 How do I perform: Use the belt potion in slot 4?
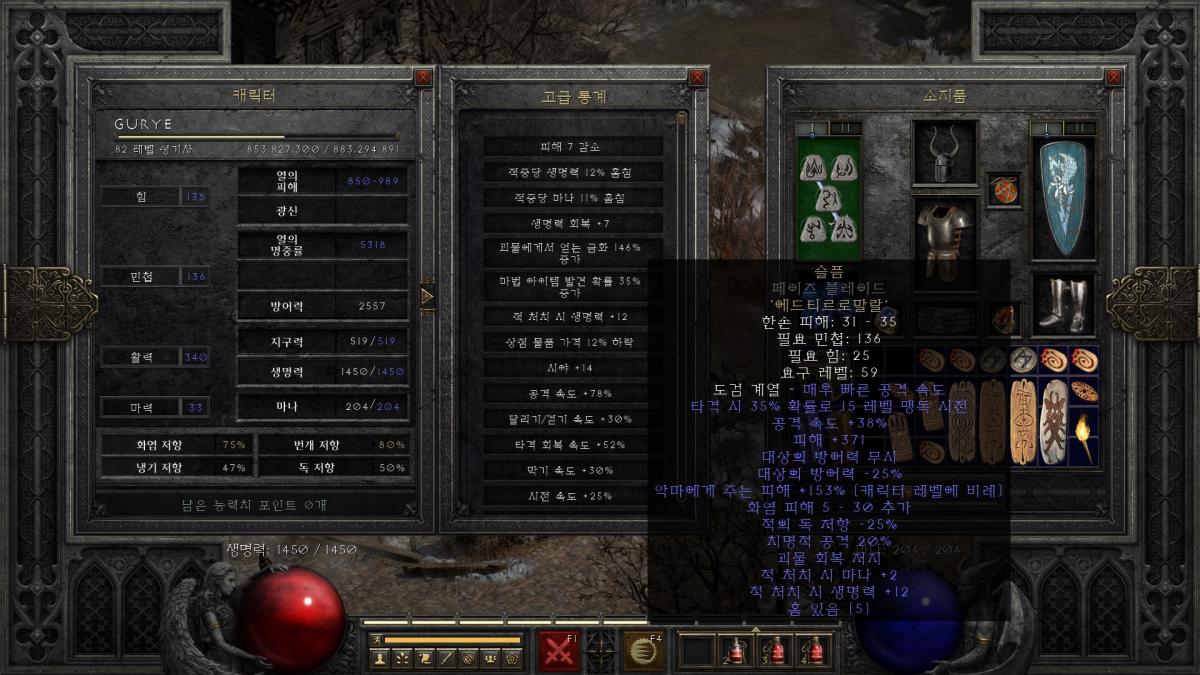click(812, 650)
